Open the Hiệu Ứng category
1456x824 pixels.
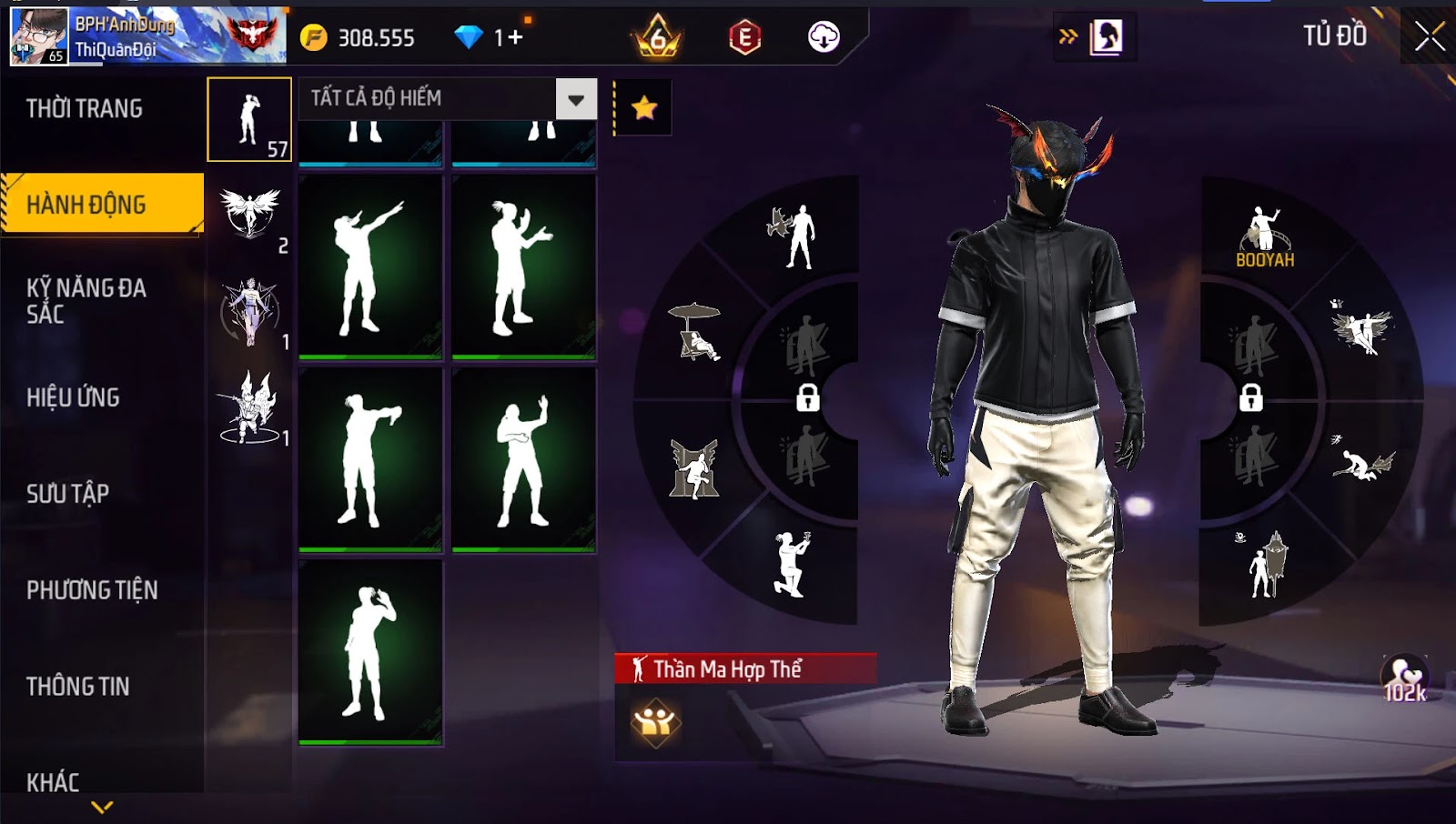[x=73, y=397]
